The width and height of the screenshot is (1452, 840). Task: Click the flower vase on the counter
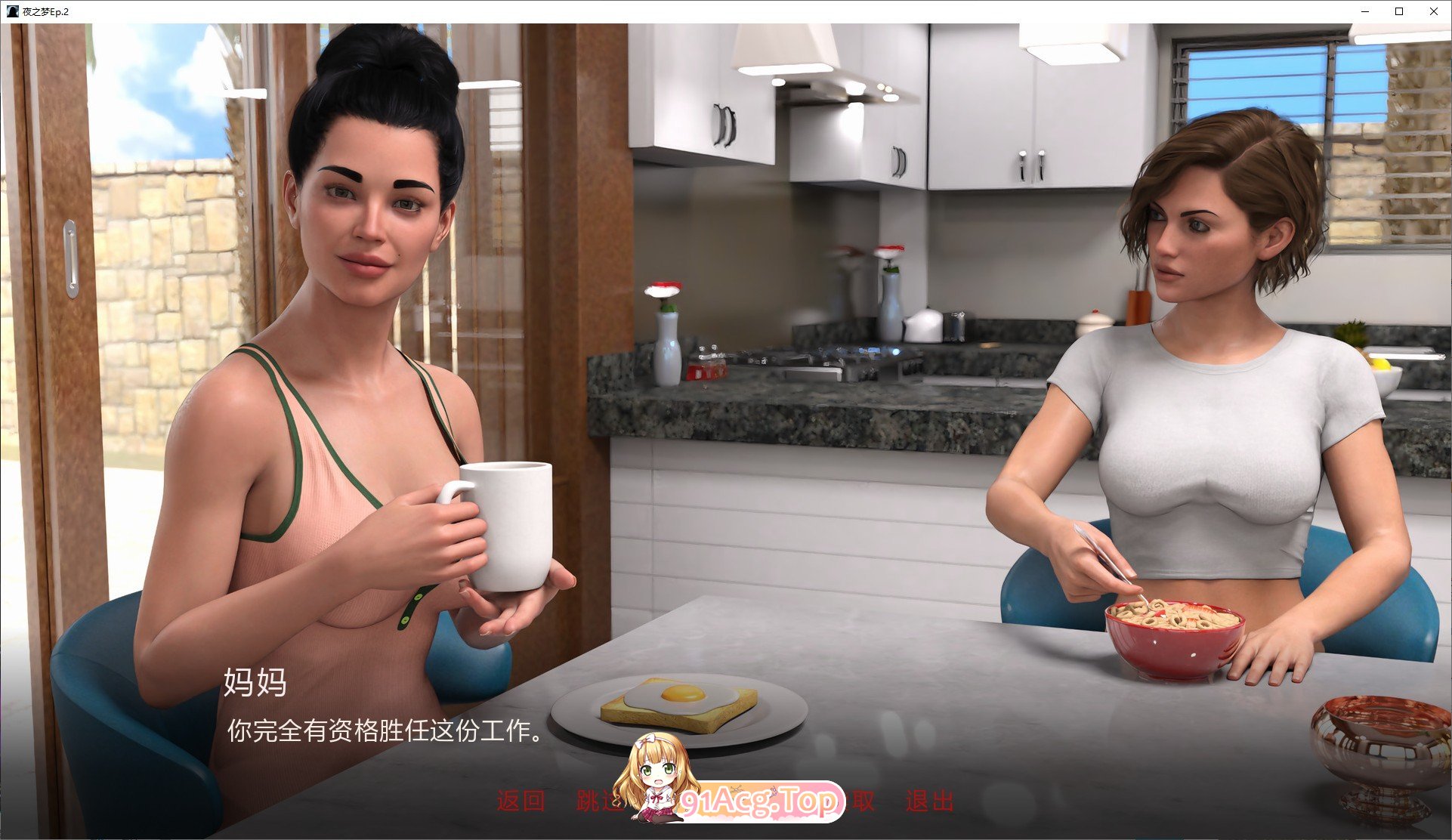pyautogui.click(x=665, y=340)
